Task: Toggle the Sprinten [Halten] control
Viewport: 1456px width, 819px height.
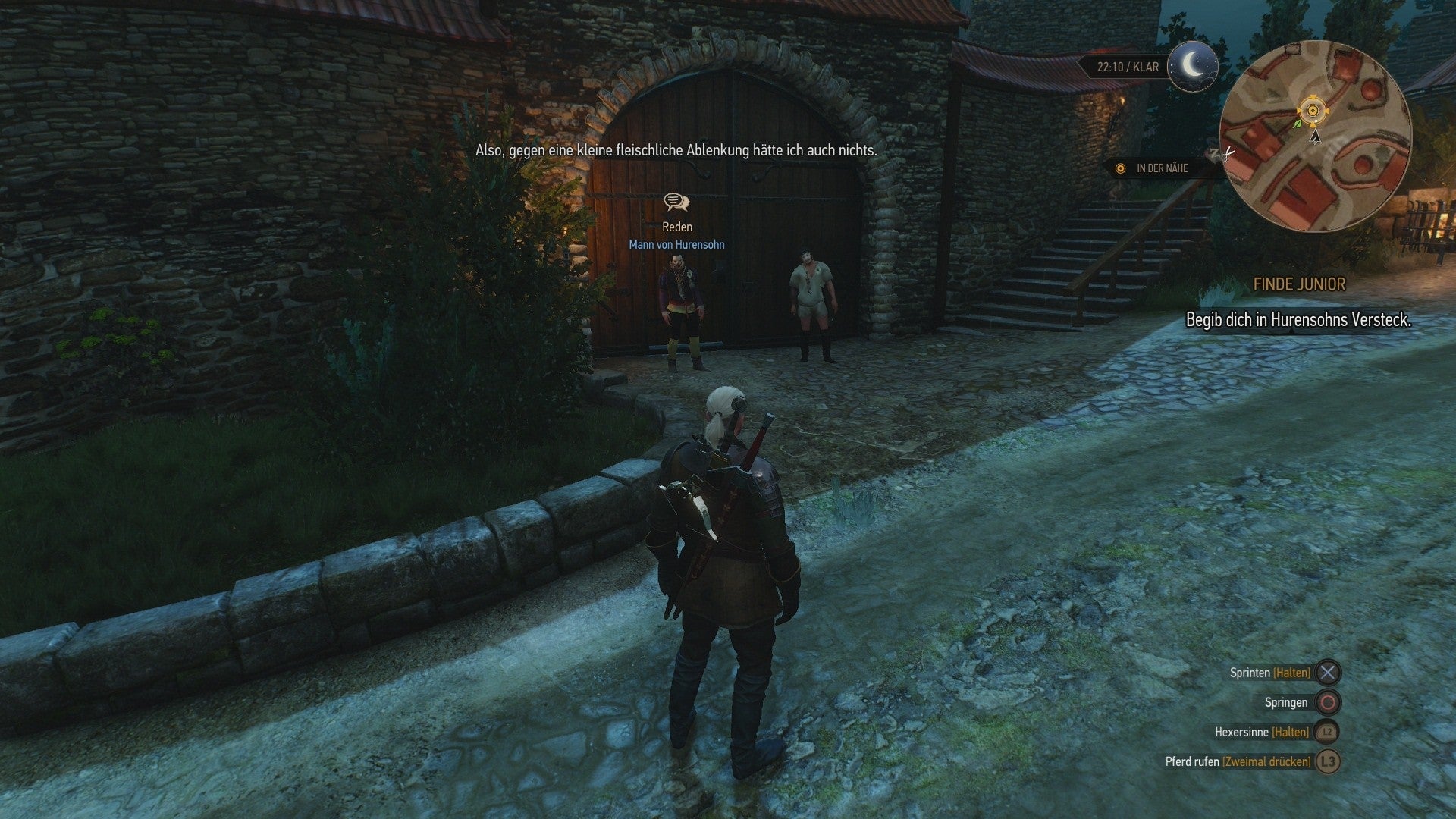Action: click(x=1272, y=672)
